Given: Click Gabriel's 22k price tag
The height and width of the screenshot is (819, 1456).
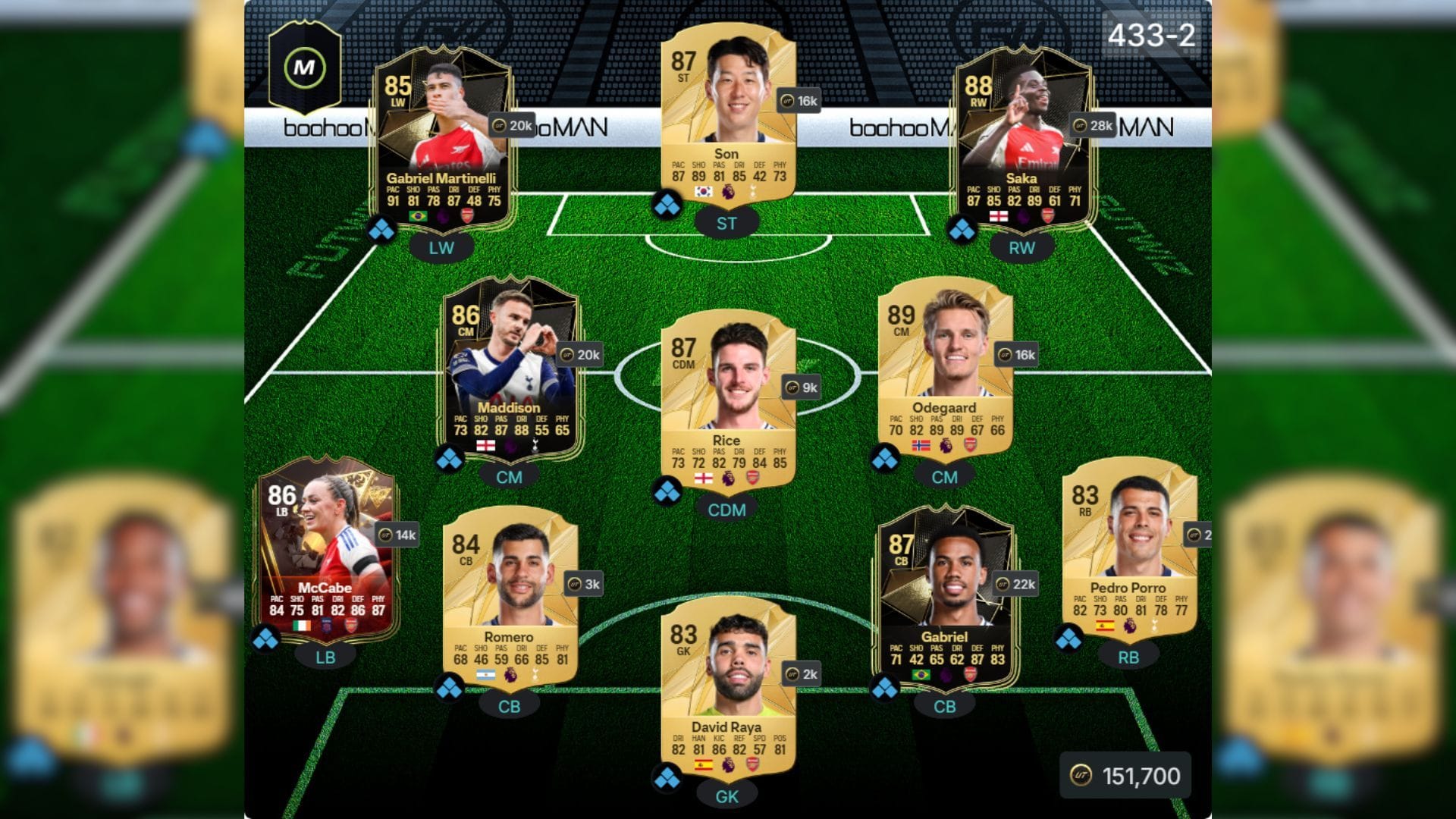Looking at the screenshot, I should click(1016, 584).
